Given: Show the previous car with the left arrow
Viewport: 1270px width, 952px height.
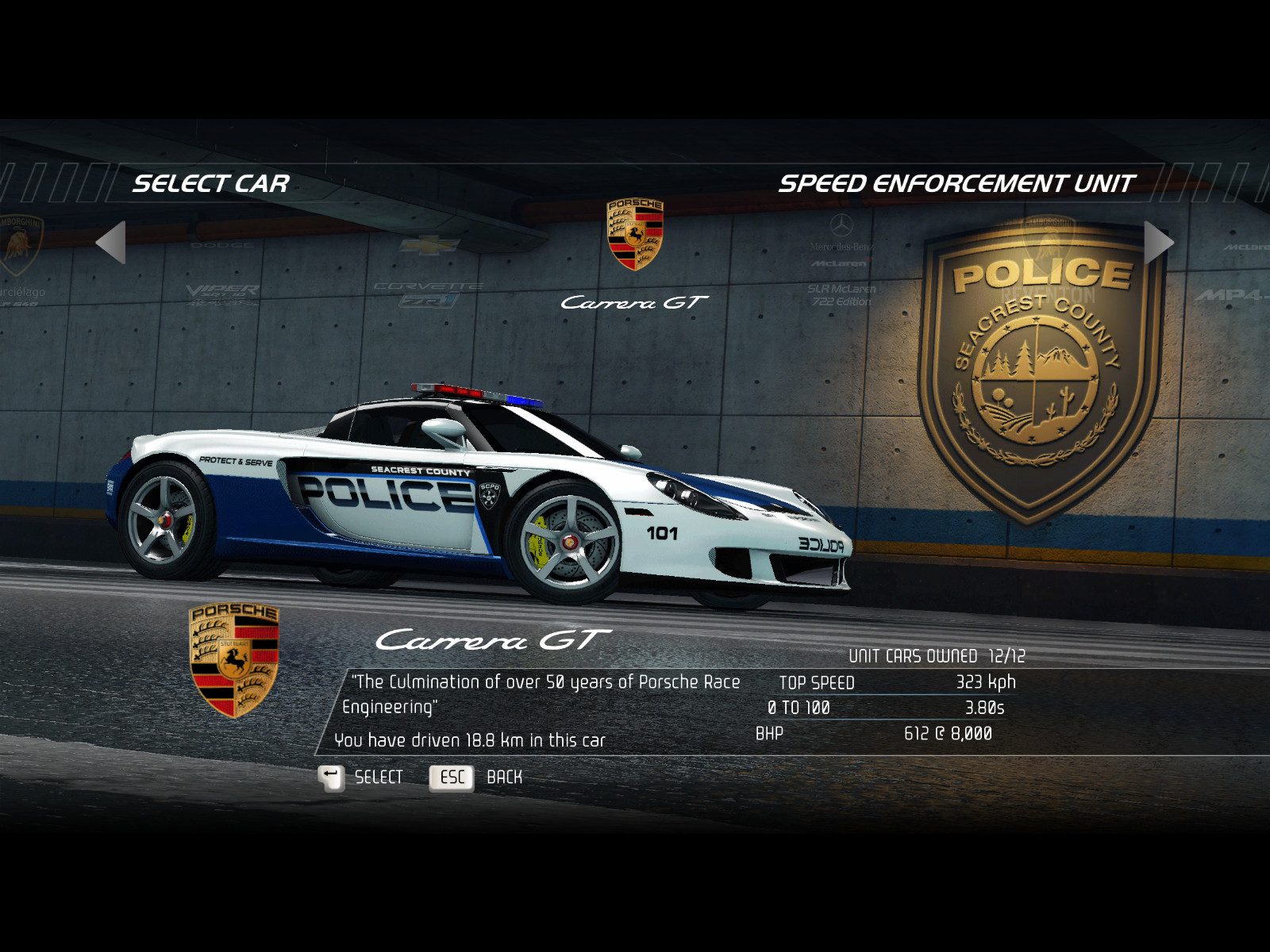Looking at the screenshot, I should click(x=112, y=242).
